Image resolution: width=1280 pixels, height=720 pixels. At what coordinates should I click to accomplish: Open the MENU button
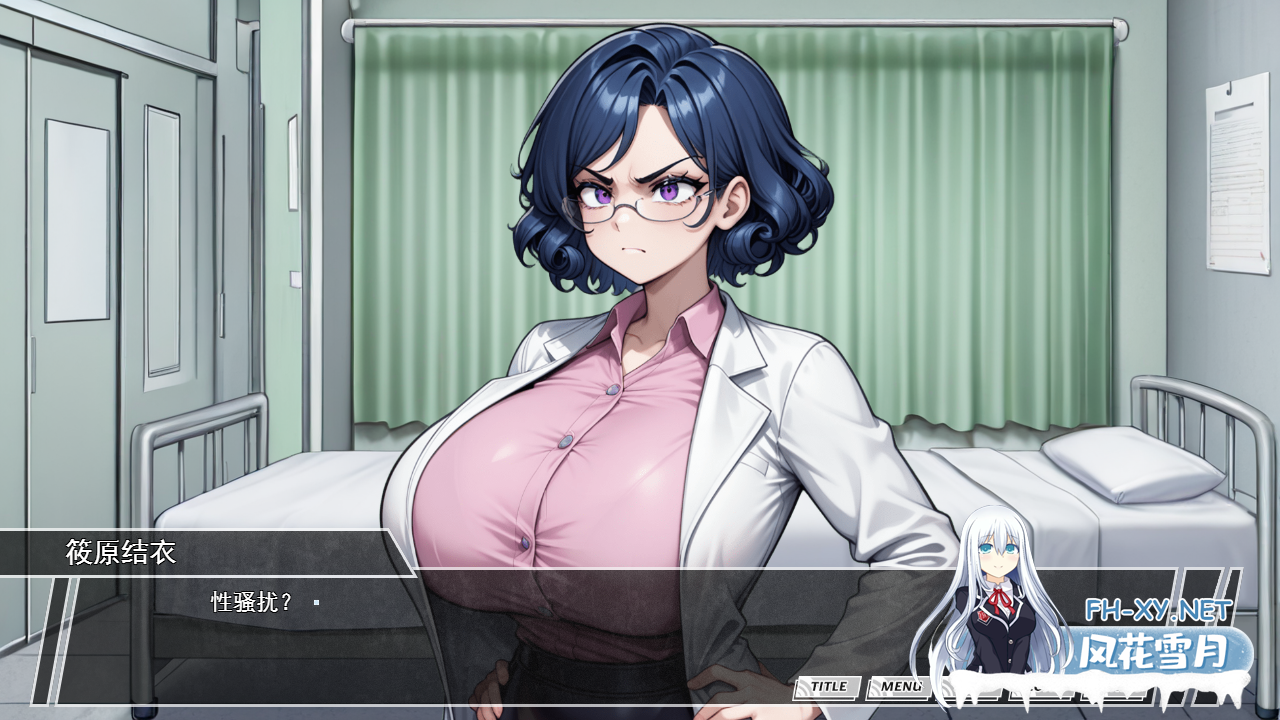(x=899, y=687)
